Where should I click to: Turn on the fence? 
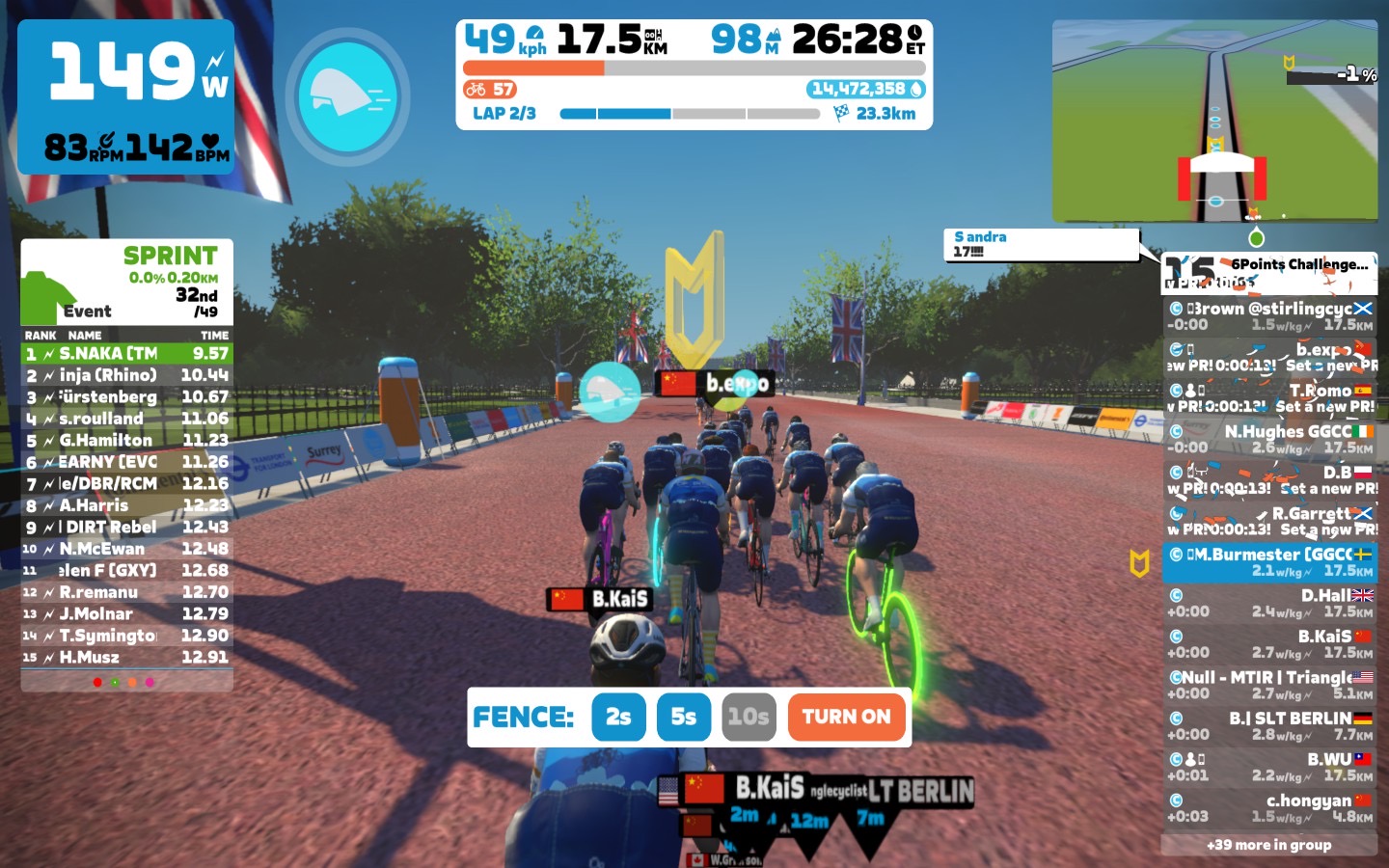pos(846,718)
